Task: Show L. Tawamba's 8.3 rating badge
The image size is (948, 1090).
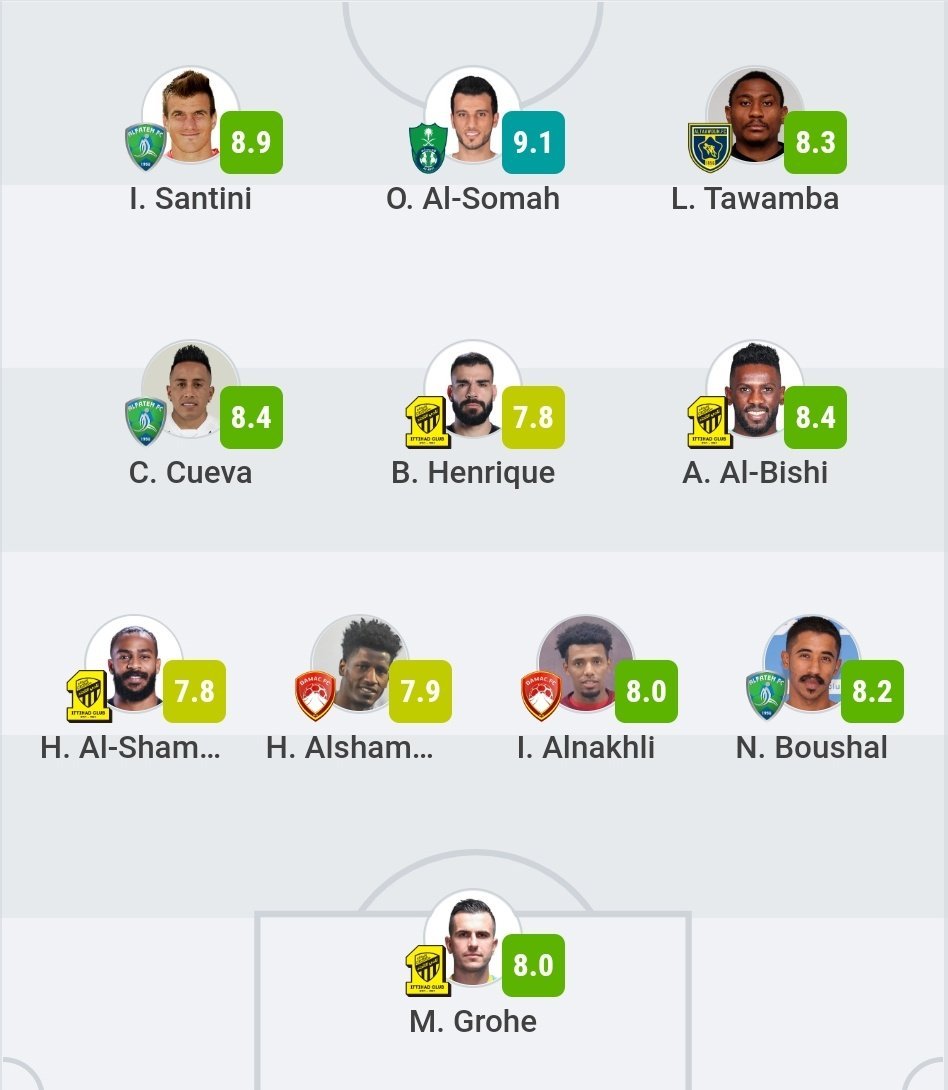Action: pyautogui.click(x=815, y=142)
